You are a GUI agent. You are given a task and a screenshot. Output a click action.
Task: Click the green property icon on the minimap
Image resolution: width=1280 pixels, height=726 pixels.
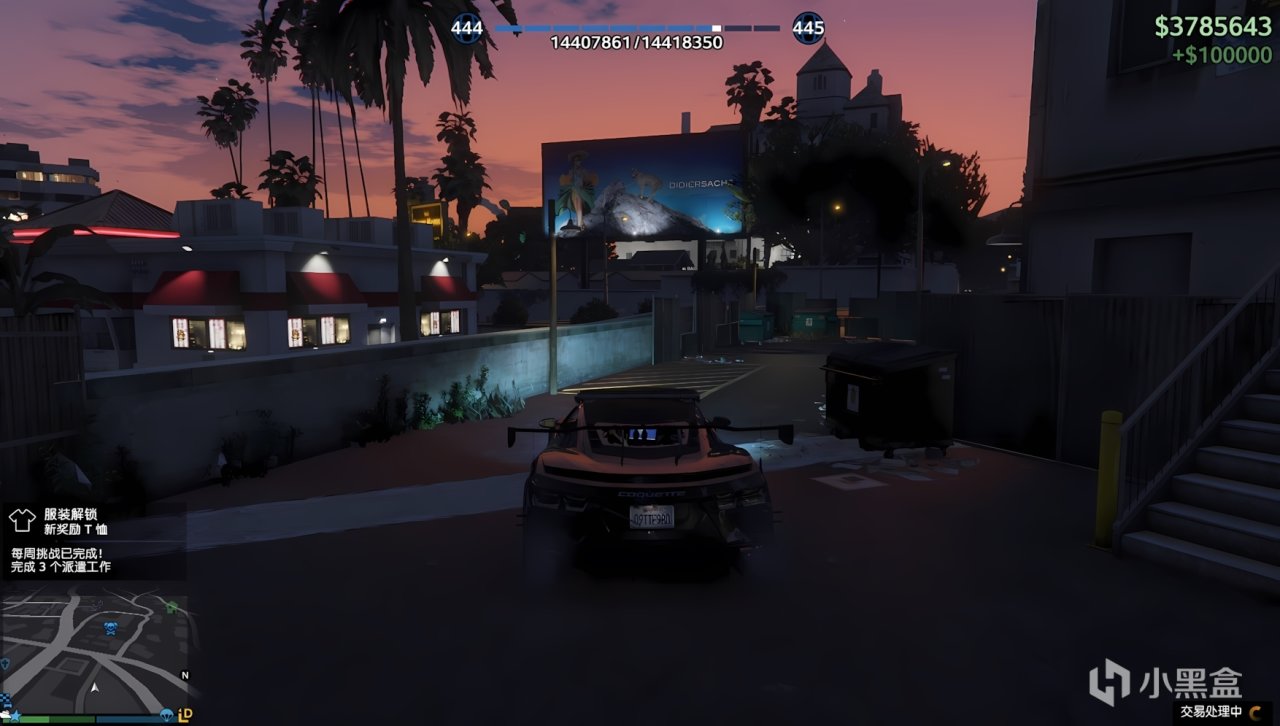point(170,605)
